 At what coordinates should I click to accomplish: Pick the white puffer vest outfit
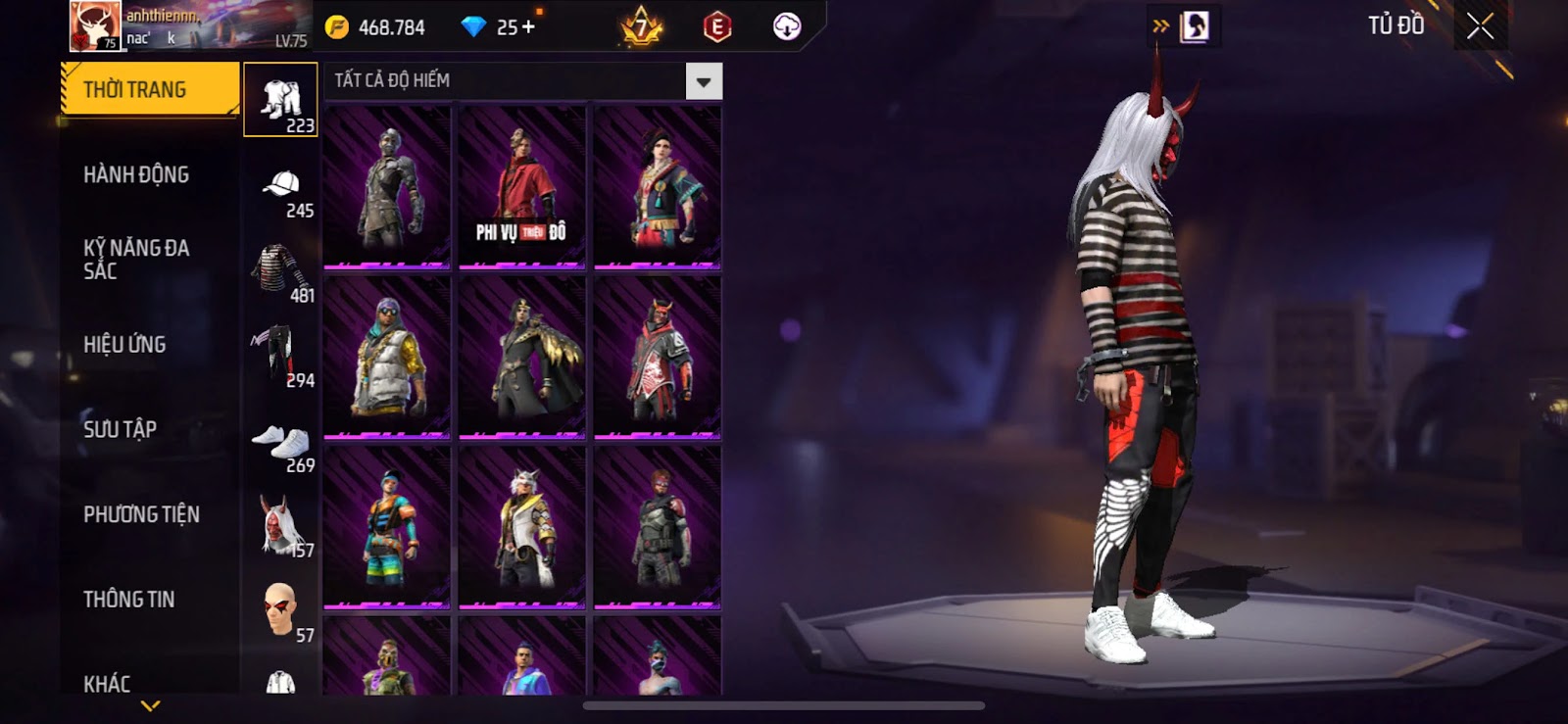click(x=387, y=358)
